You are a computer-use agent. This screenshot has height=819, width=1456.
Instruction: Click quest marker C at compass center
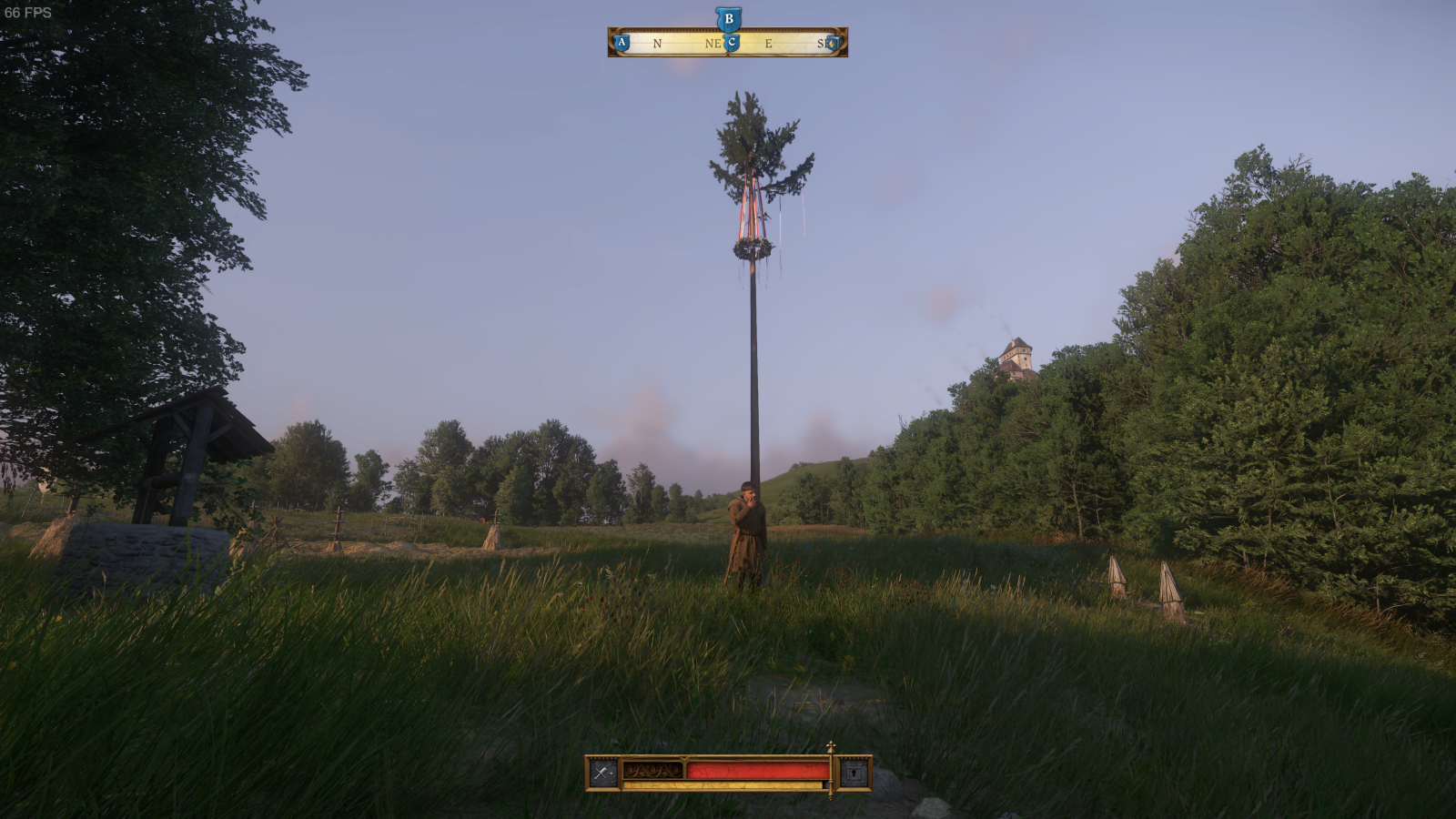pos(731,42)
